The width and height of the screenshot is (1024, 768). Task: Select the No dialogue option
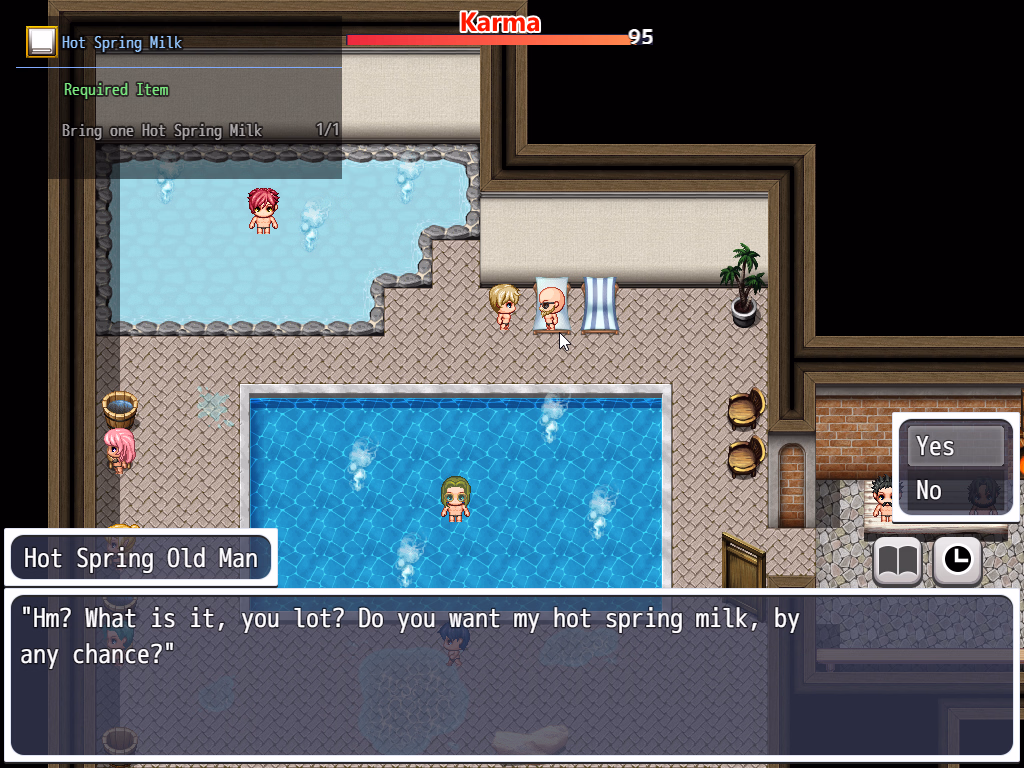[955, 490]
